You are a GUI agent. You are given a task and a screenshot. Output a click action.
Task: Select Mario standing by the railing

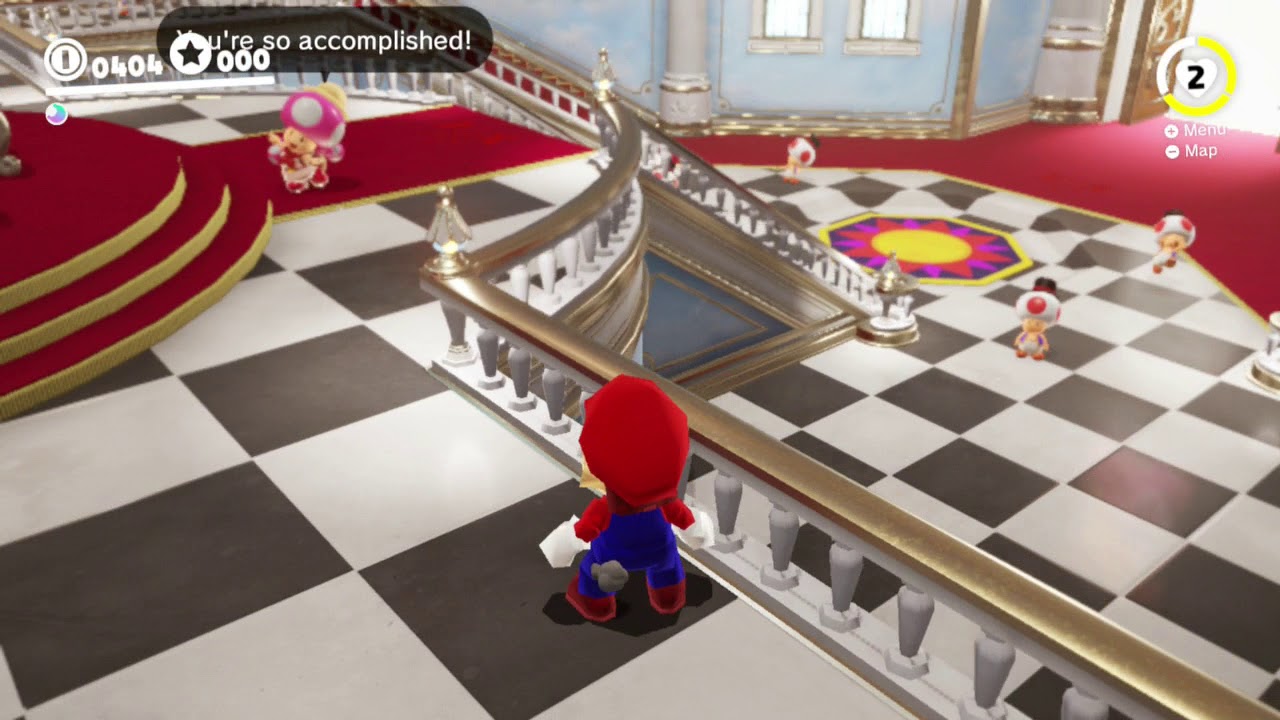point(636,500)
